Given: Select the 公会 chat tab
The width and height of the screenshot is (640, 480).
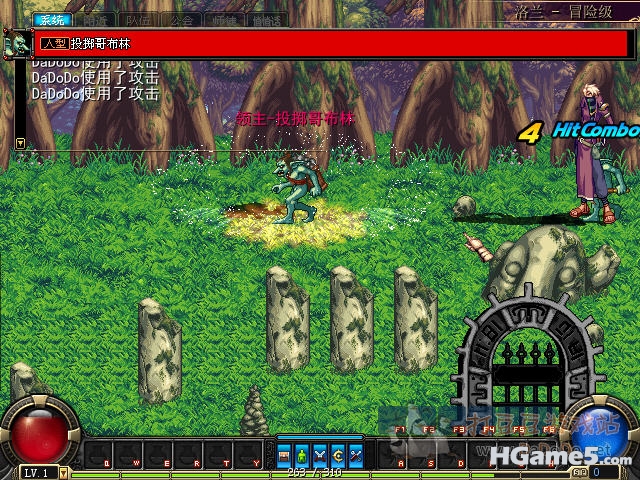Looking at the screenshot, I should tap(181, 19).
